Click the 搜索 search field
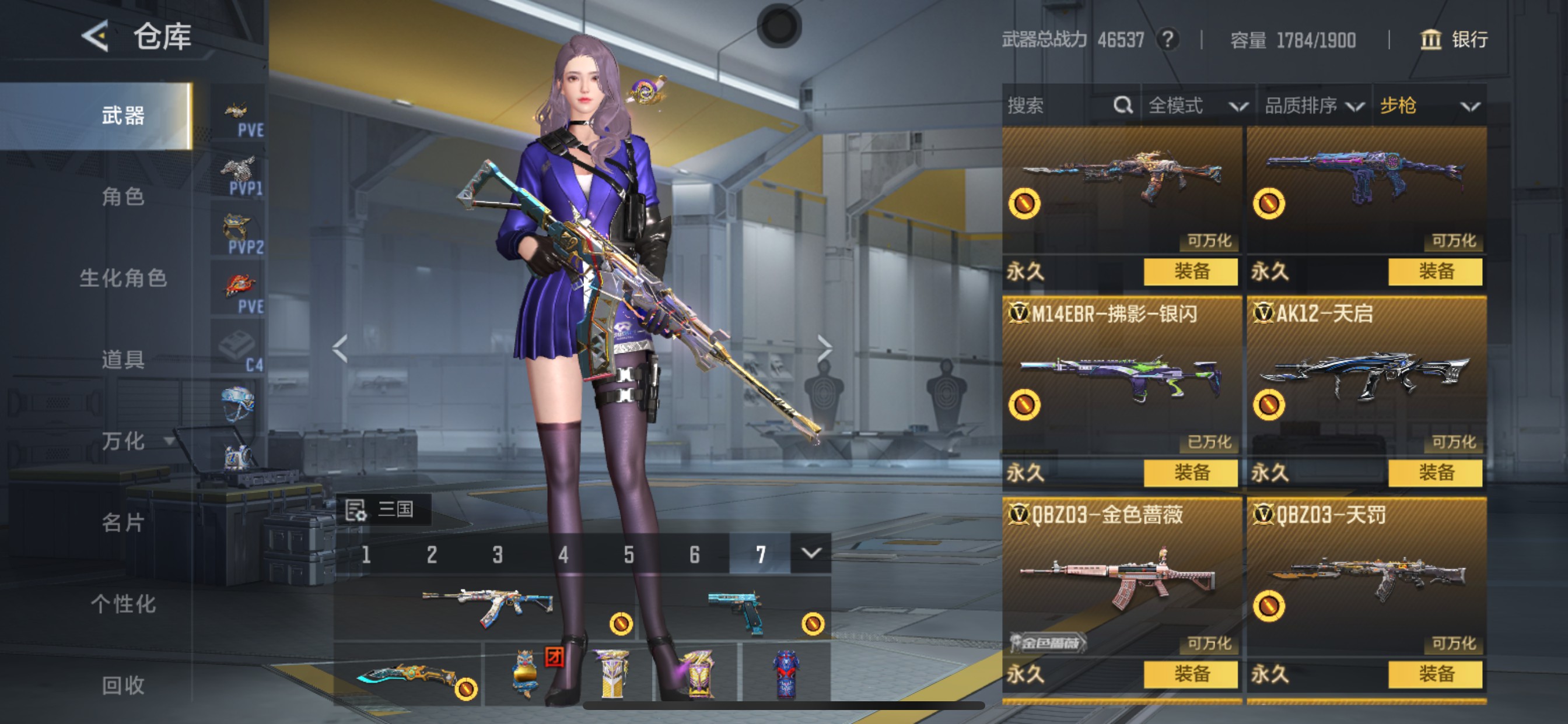The width and height of the screenshot is (1568, 724). [x=1059, y=106]
